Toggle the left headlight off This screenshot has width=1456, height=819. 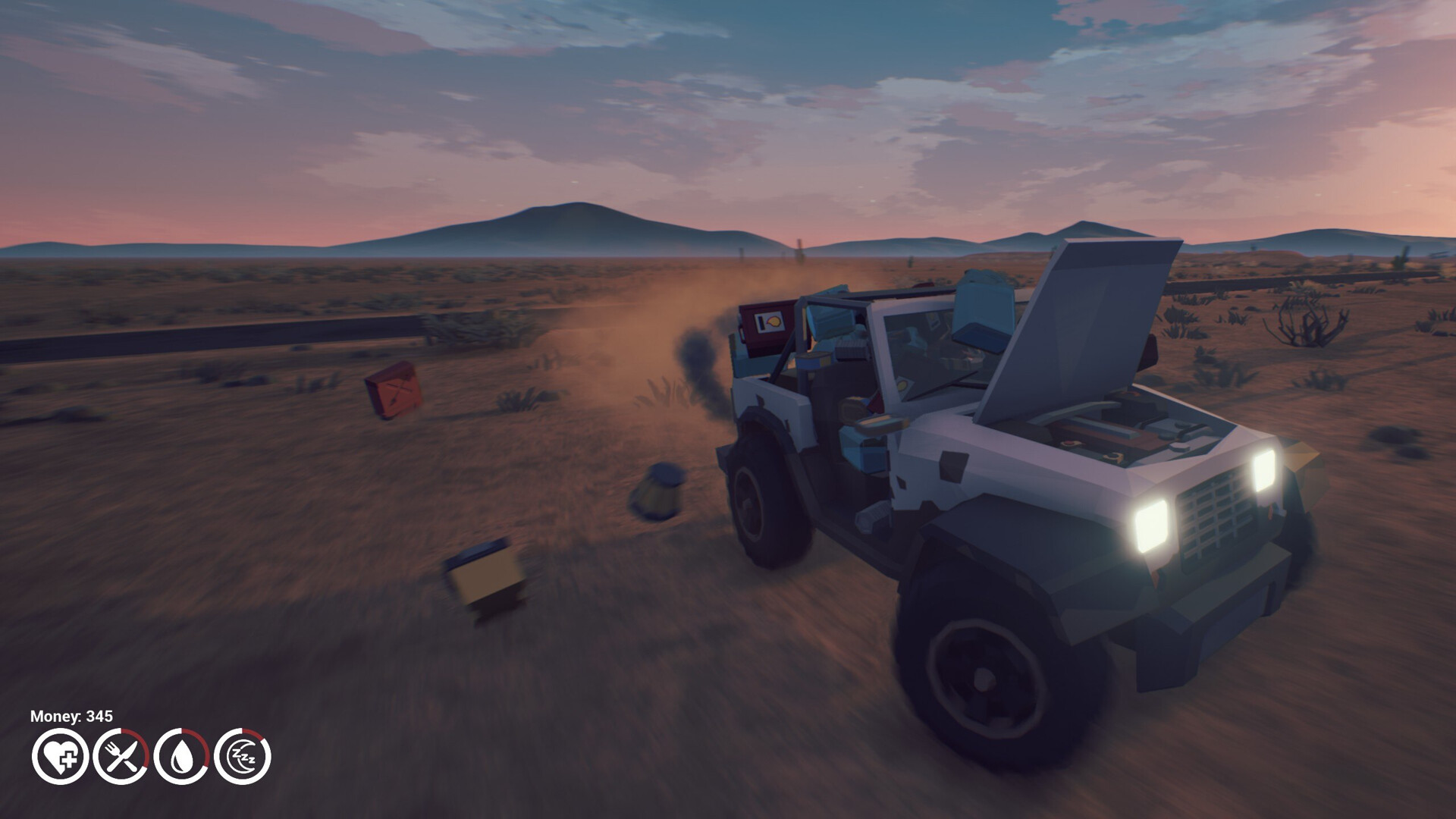tap(1152, 526)
